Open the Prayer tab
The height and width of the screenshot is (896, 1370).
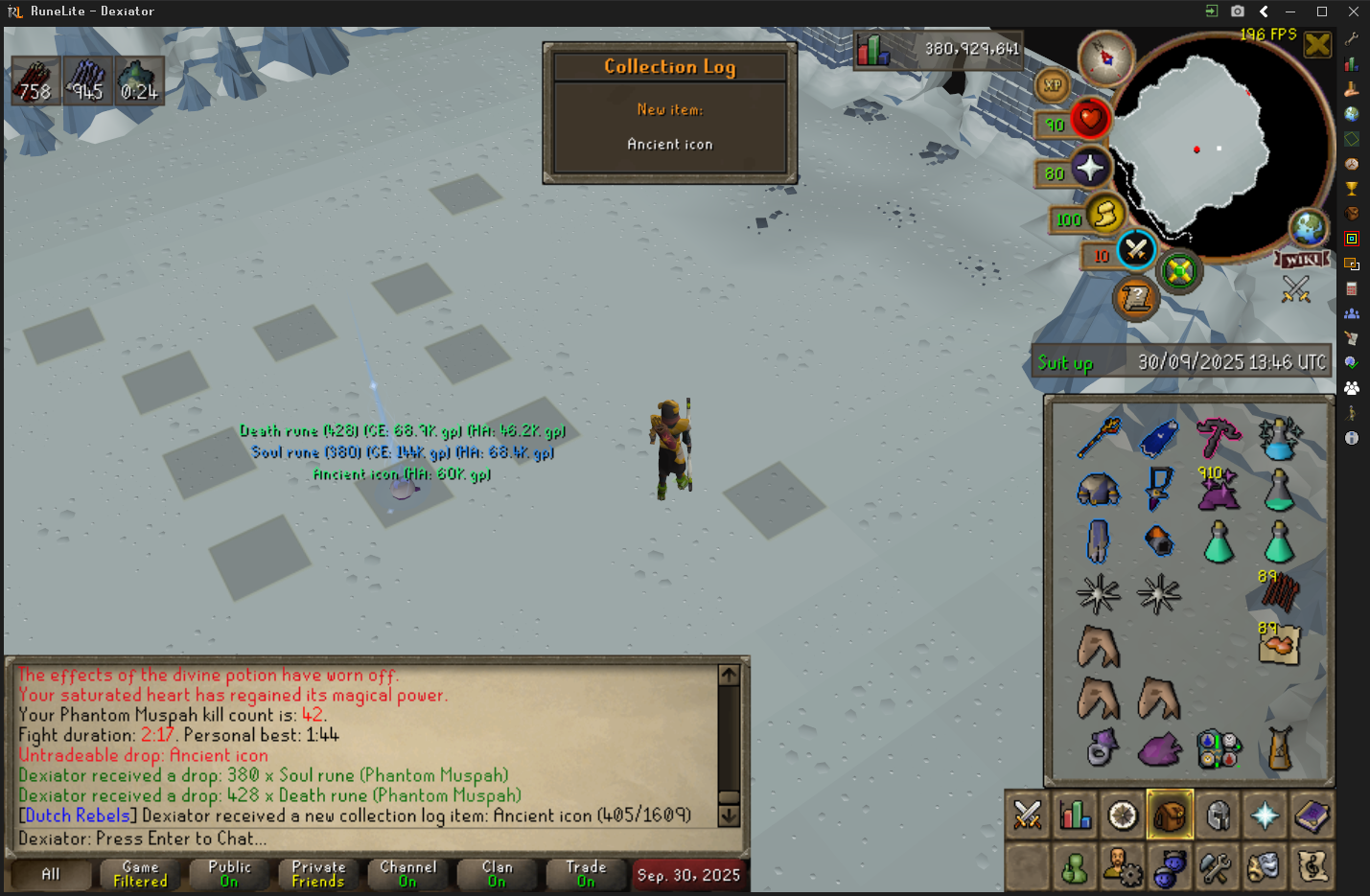[x=1265, y=816]
